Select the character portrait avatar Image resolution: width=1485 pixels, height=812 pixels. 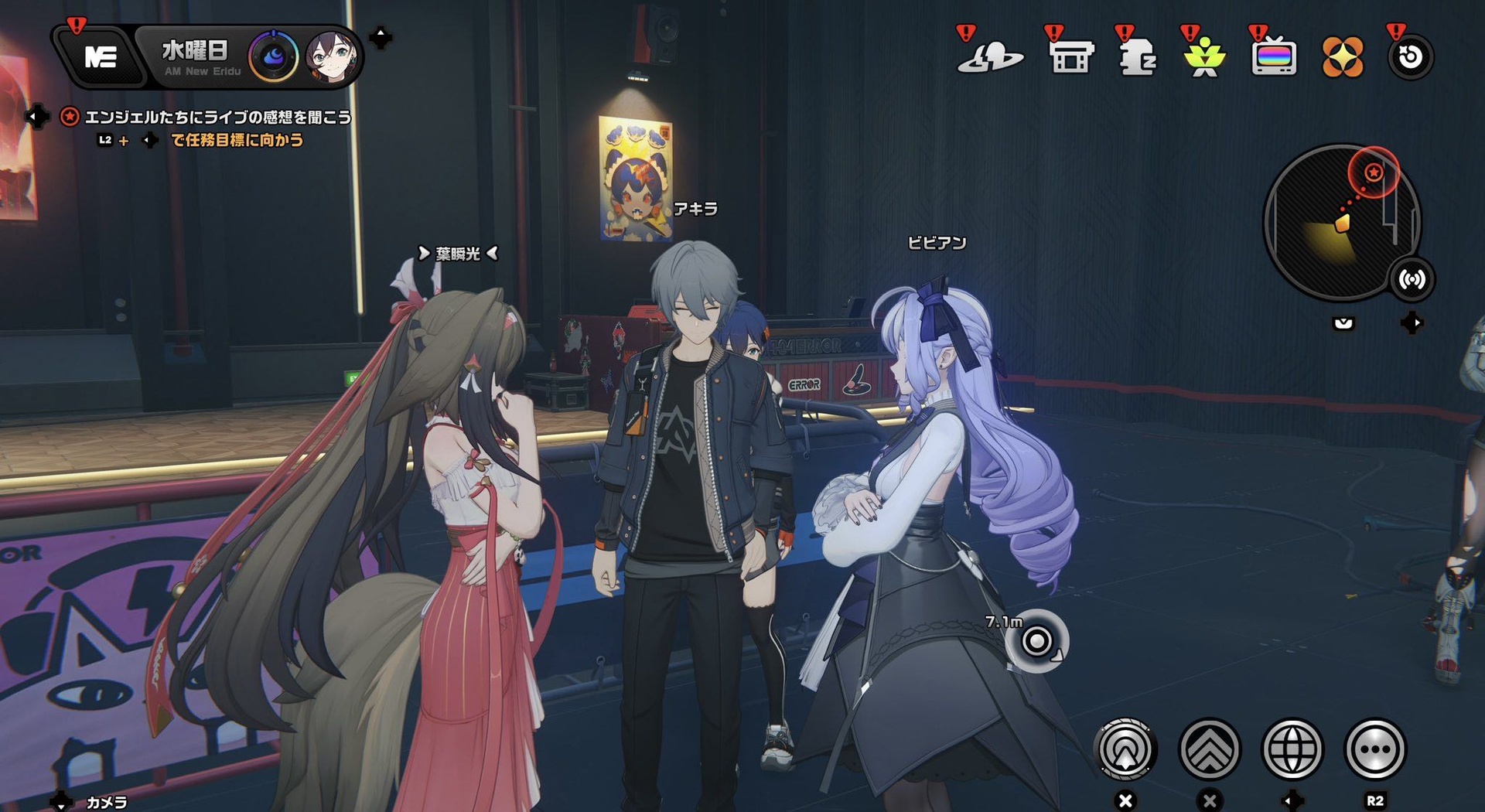pyautogui.click(x=332, y=56)
